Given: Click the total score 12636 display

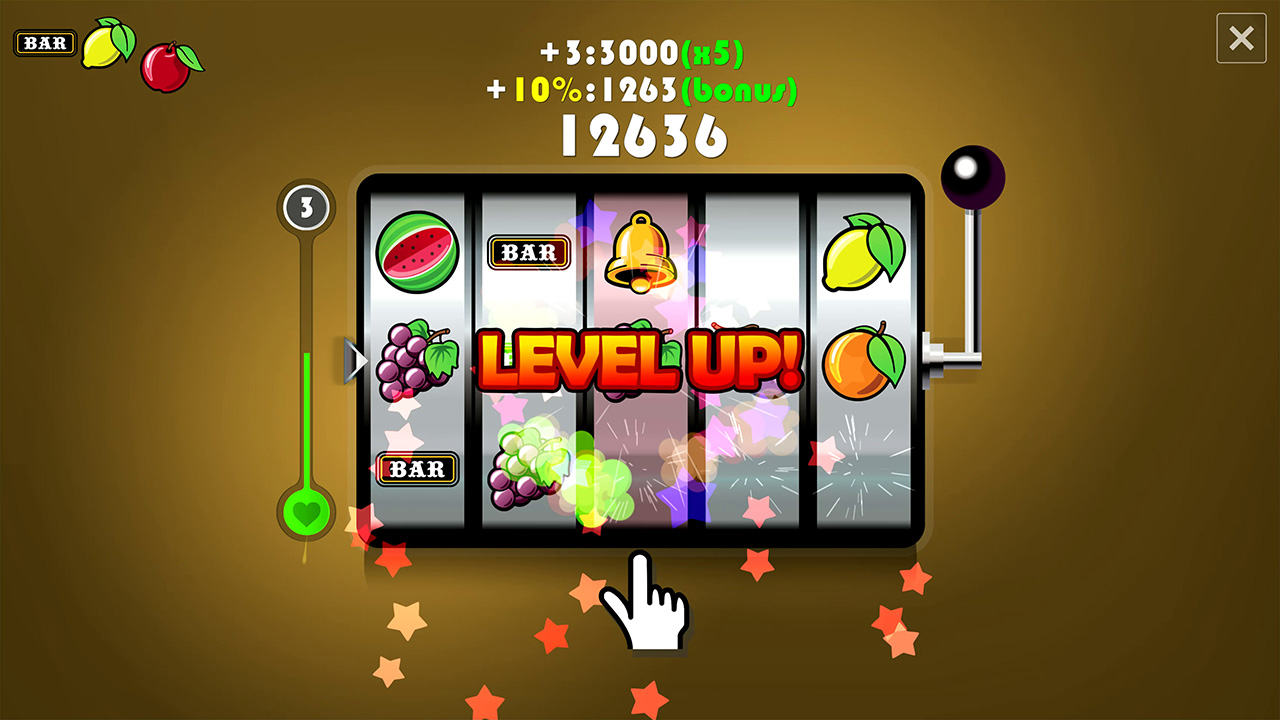Looking at the screenshot, I should click(x=643, y=134).
